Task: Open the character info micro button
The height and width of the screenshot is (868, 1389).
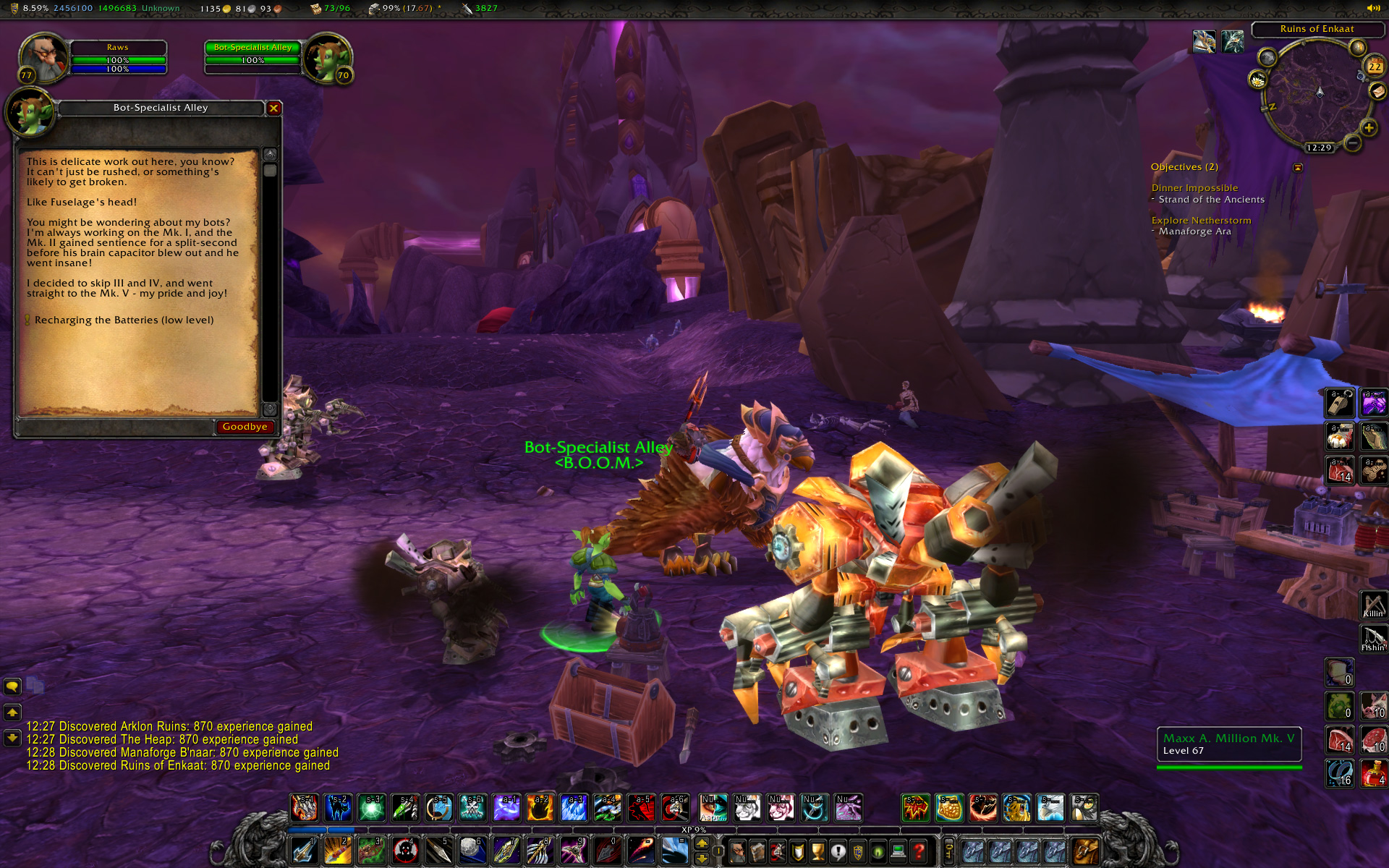Action: 737,851
